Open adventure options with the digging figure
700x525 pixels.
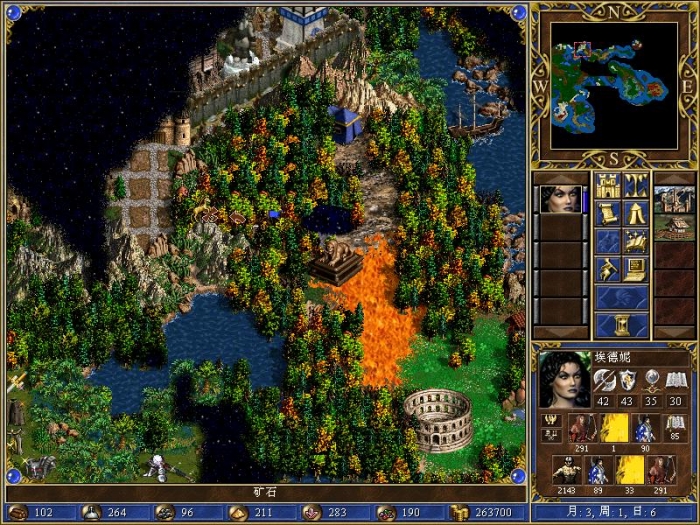click(608, 269)
